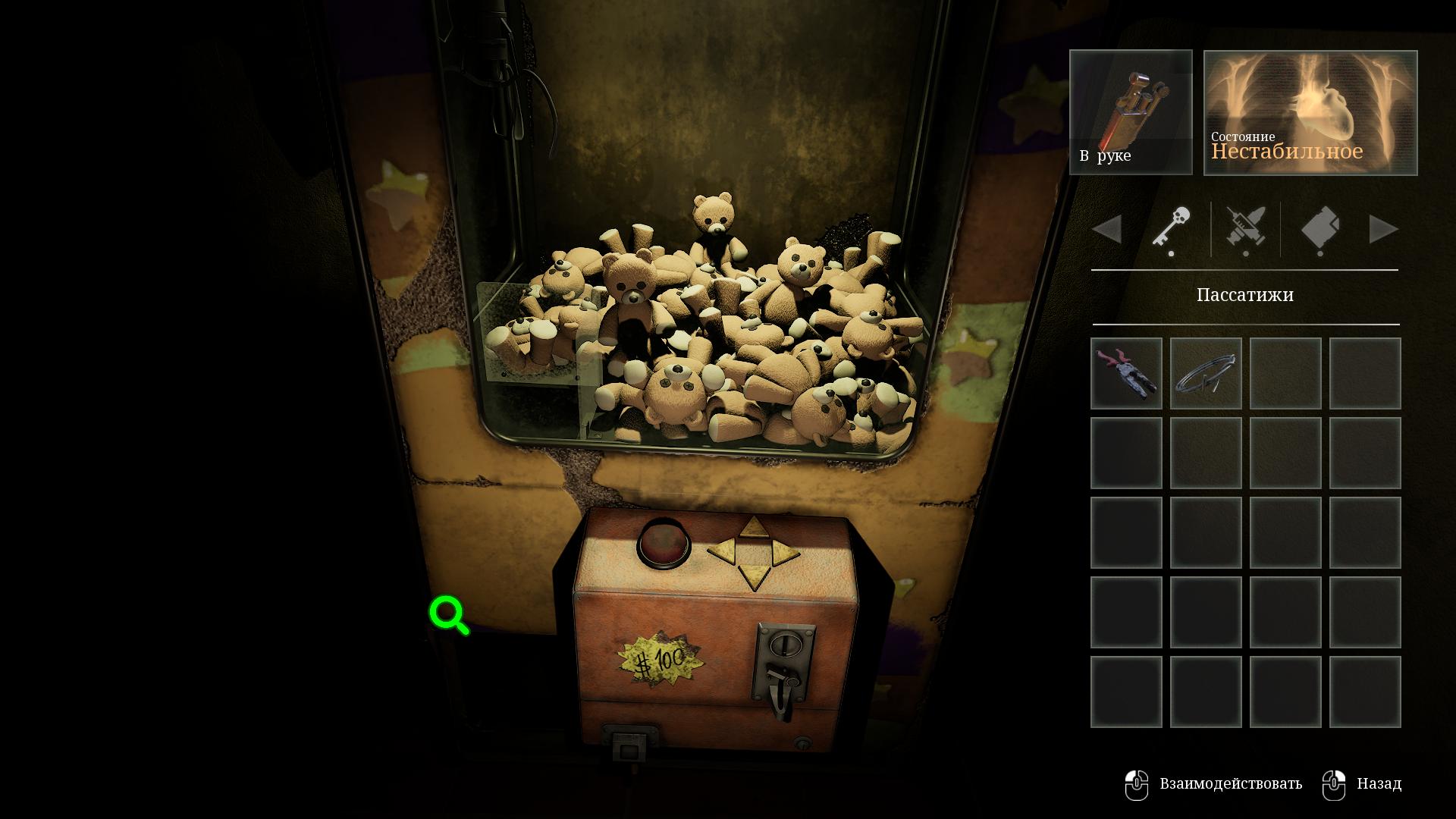Select the coiled wire inventory item
Screen dimensions: 1456x819
1206,373
